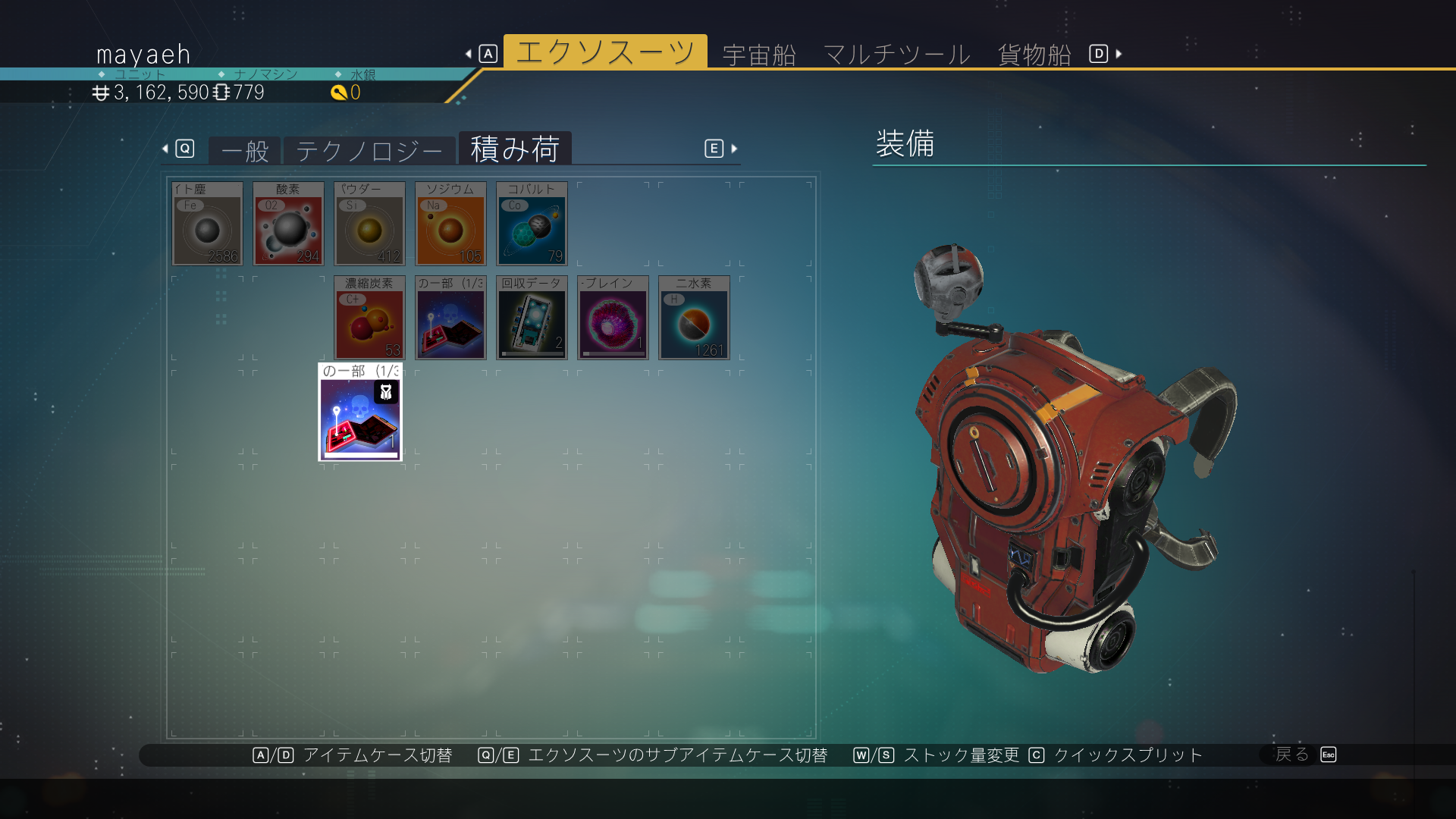Open the マルチツール tab
The width and height of the screenshot is (1456, 819).
click(x=896, y=55)
